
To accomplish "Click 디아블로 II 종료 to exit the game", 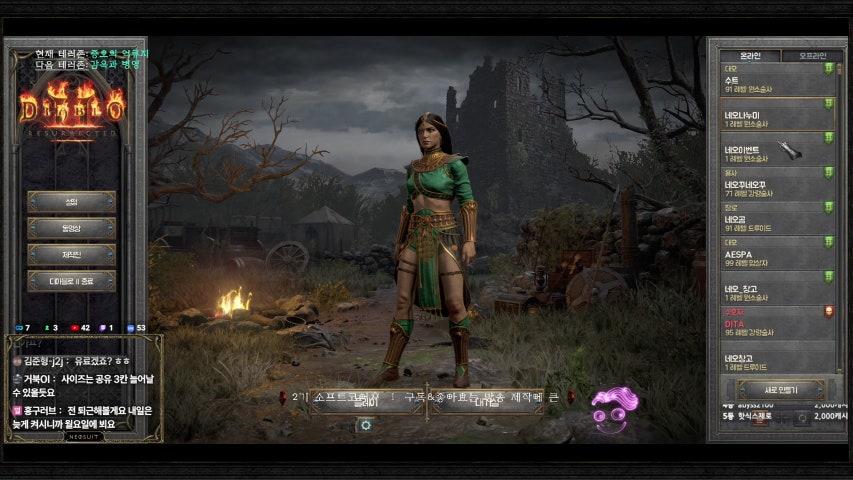I will coord(71,281).
